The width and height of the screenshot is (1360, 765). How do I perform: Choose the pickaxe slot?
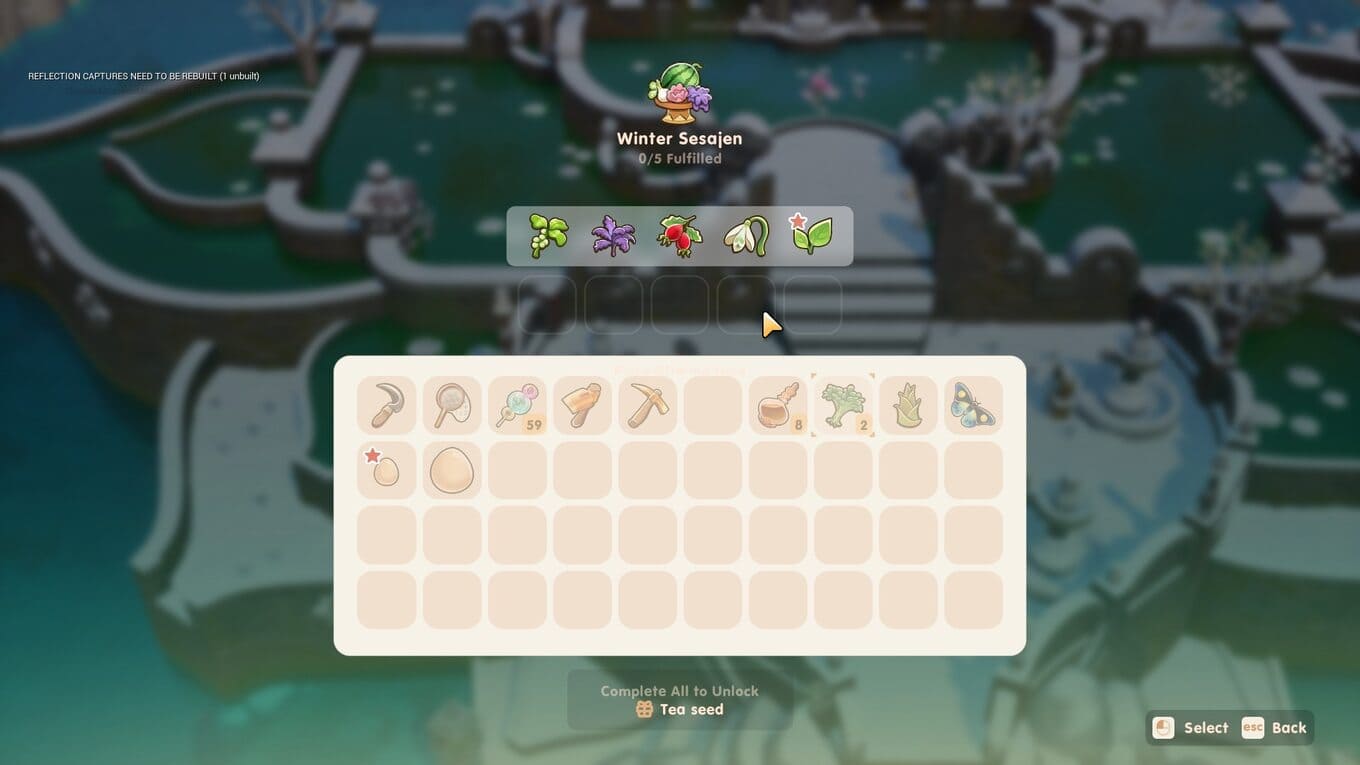tap(647, 406)
